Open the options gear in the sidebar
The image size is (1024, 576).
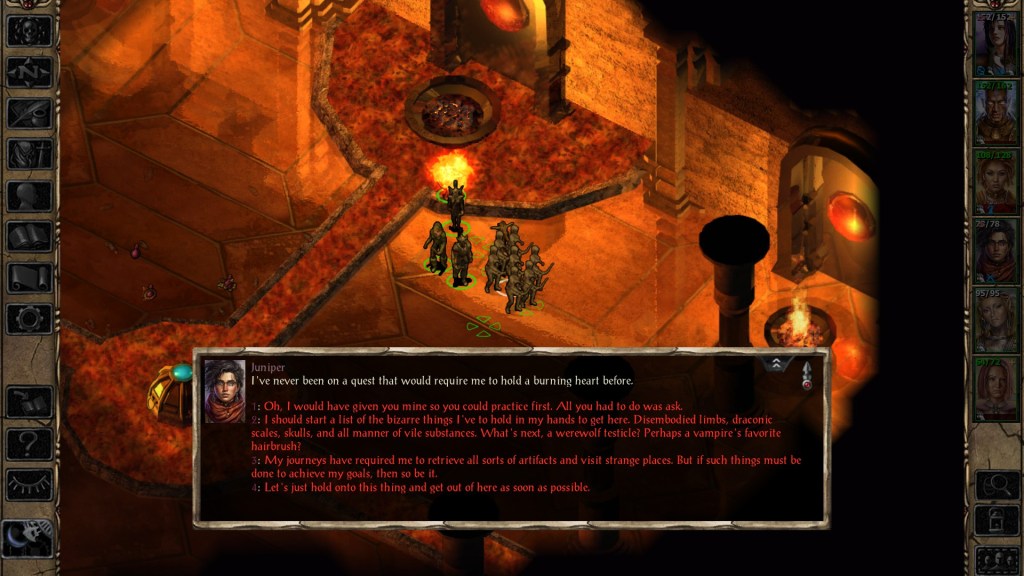[x=30, y=319]
